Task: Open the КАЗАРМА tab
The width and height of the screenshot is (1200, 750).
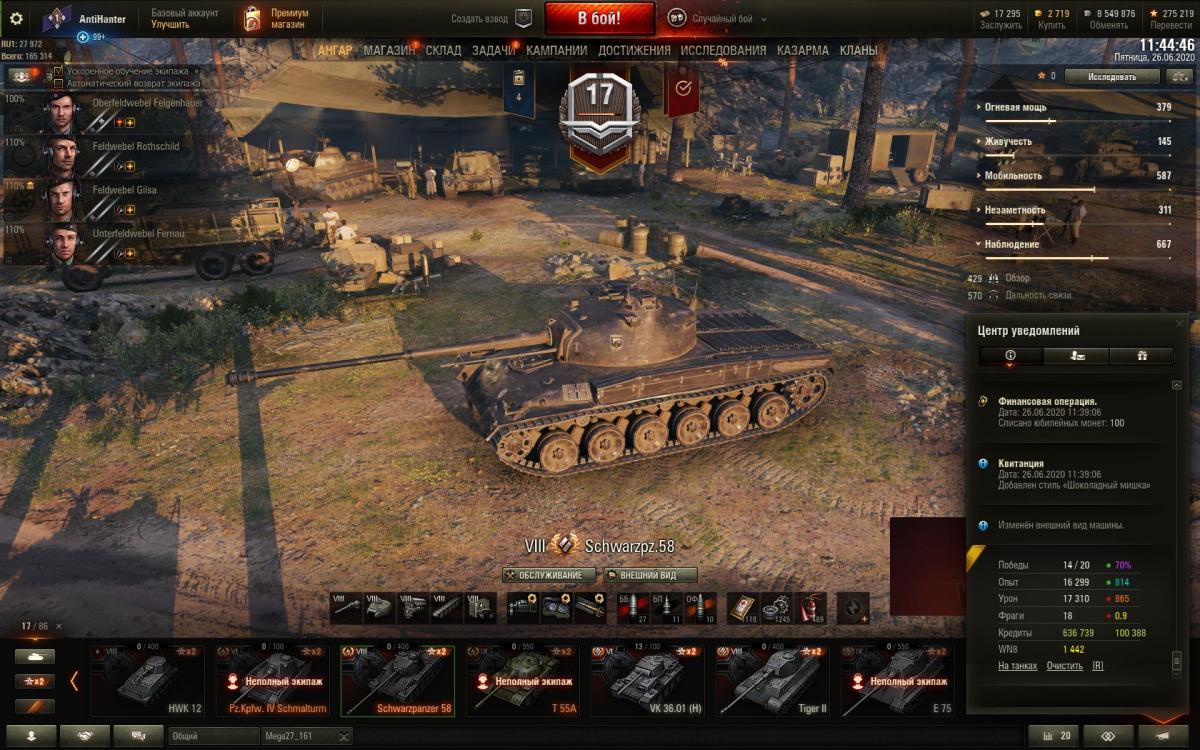Action: point(802,50)
